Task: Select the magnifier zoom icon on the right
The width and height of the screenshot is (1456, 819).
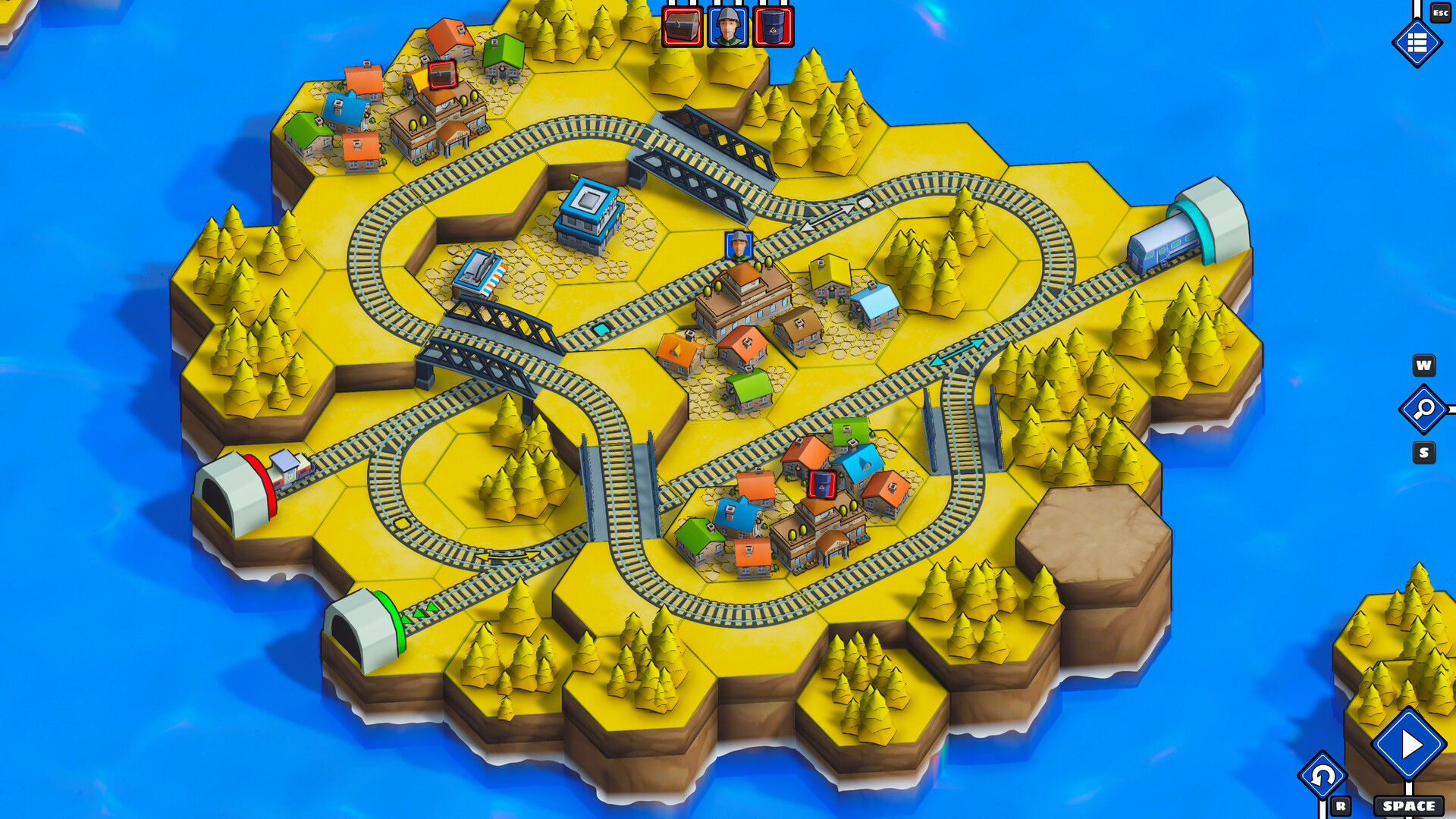Action: pyautogui.click(x=1423, y=409)
